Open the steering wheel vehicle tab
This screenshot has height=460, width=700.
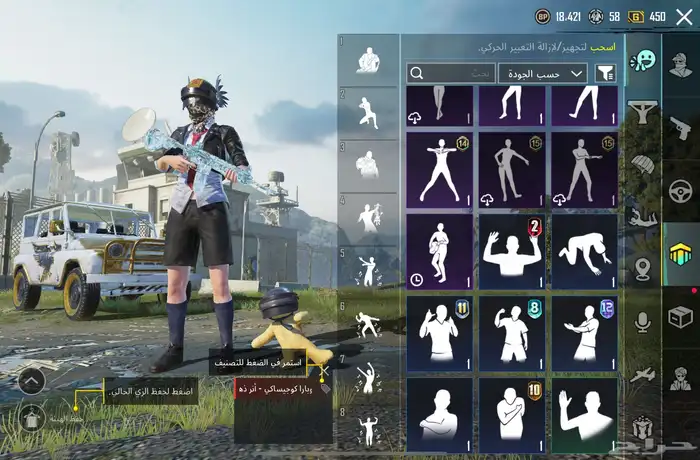pos(681,189)
